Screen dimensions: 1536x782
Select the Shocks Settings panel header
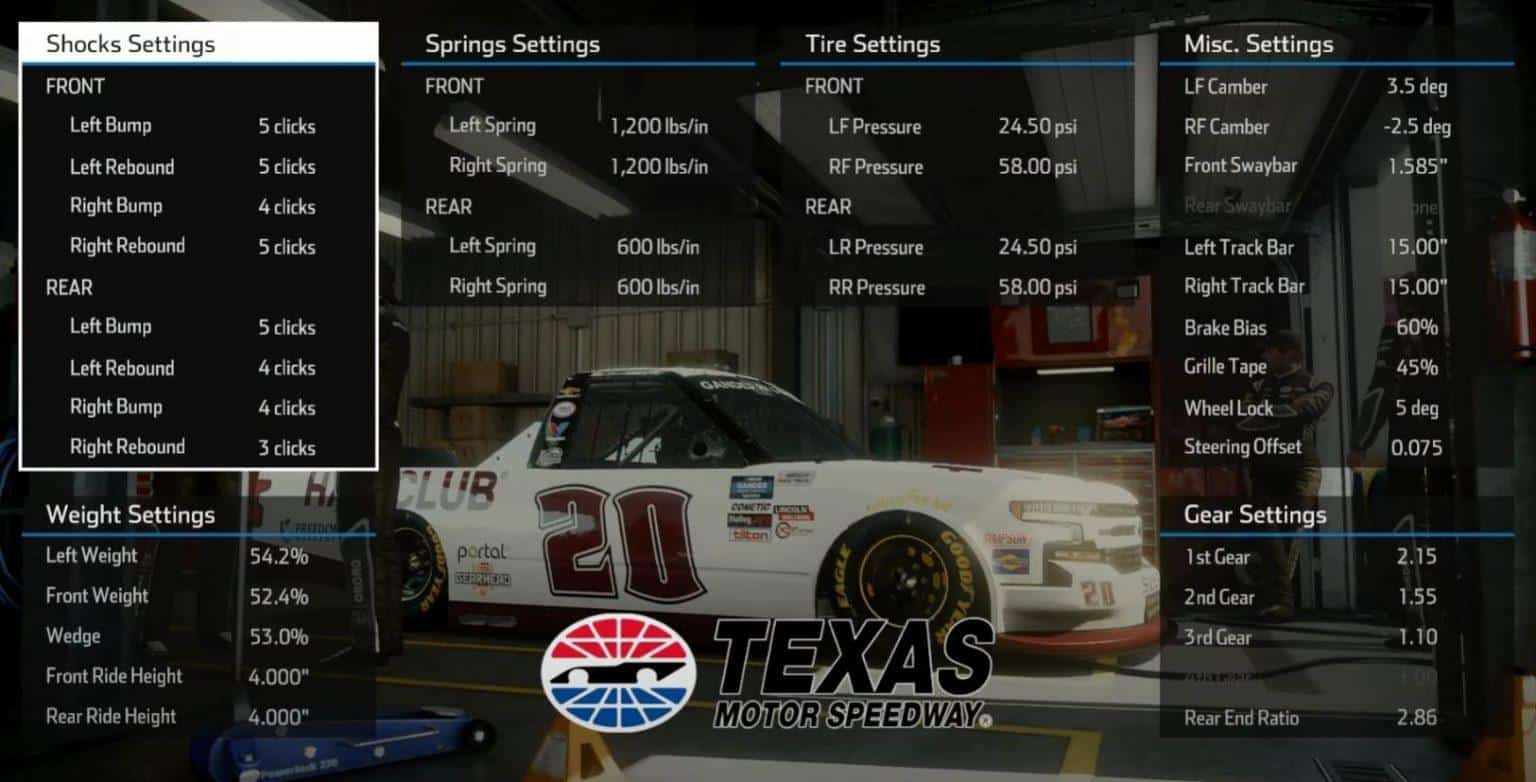[x=129, y=44]
